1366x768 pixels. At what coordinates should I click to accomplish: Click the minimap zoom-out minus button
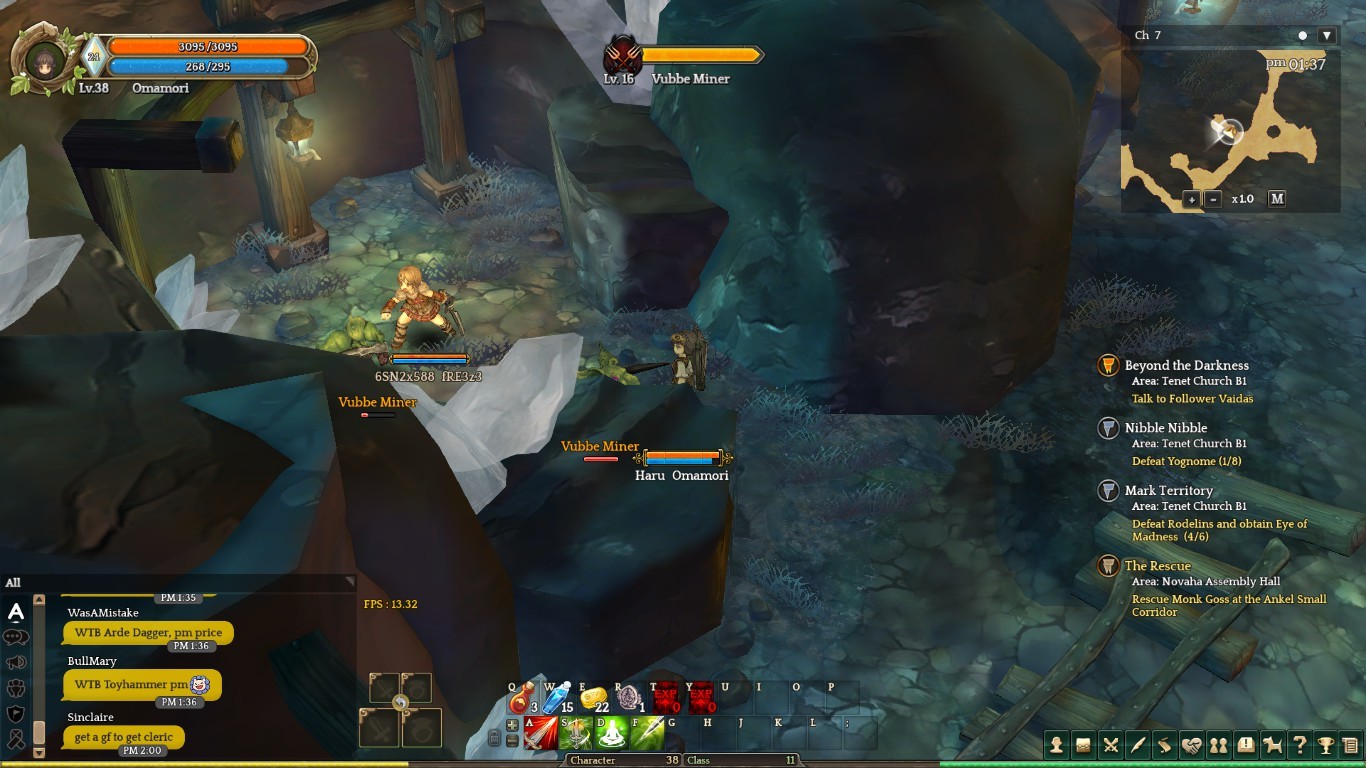coord(1214,199)
